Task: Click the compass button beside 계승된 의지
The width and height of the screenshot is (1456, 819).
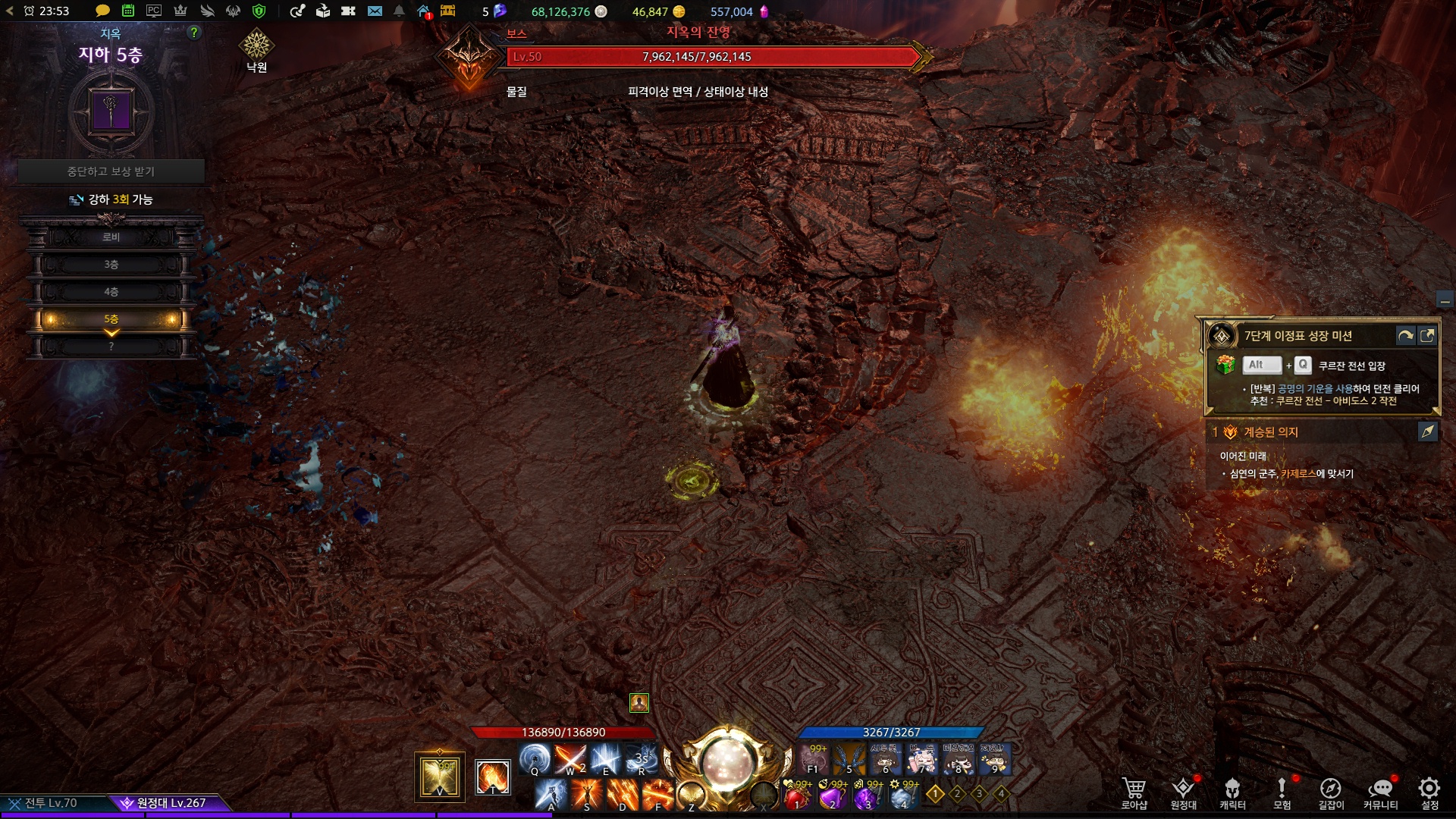Action: pyautogui.click(x=1427, y=431)
